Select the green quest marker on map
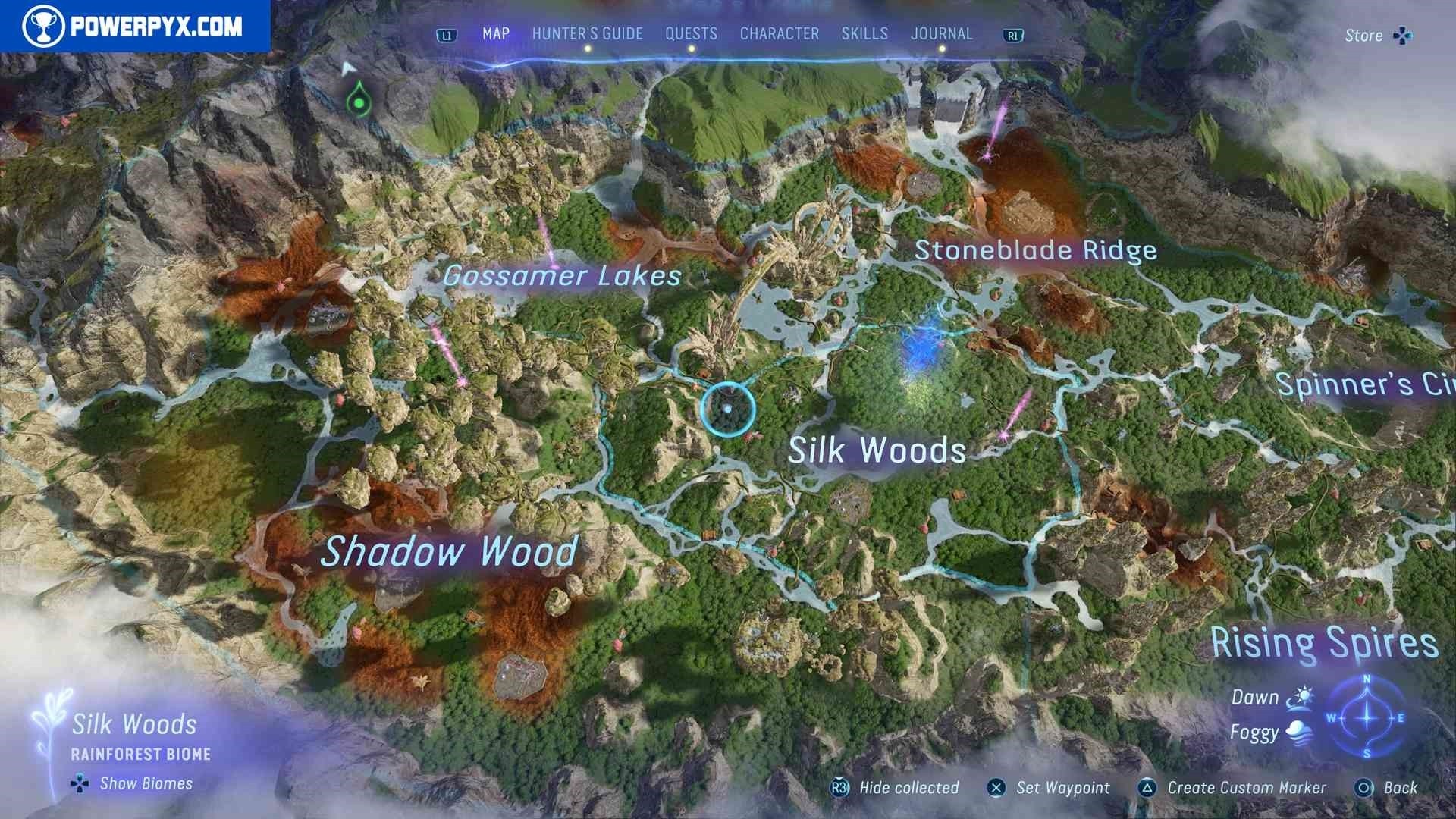Image resolution: width=1456 pixels, height=819 pixels. coord(358,101)
